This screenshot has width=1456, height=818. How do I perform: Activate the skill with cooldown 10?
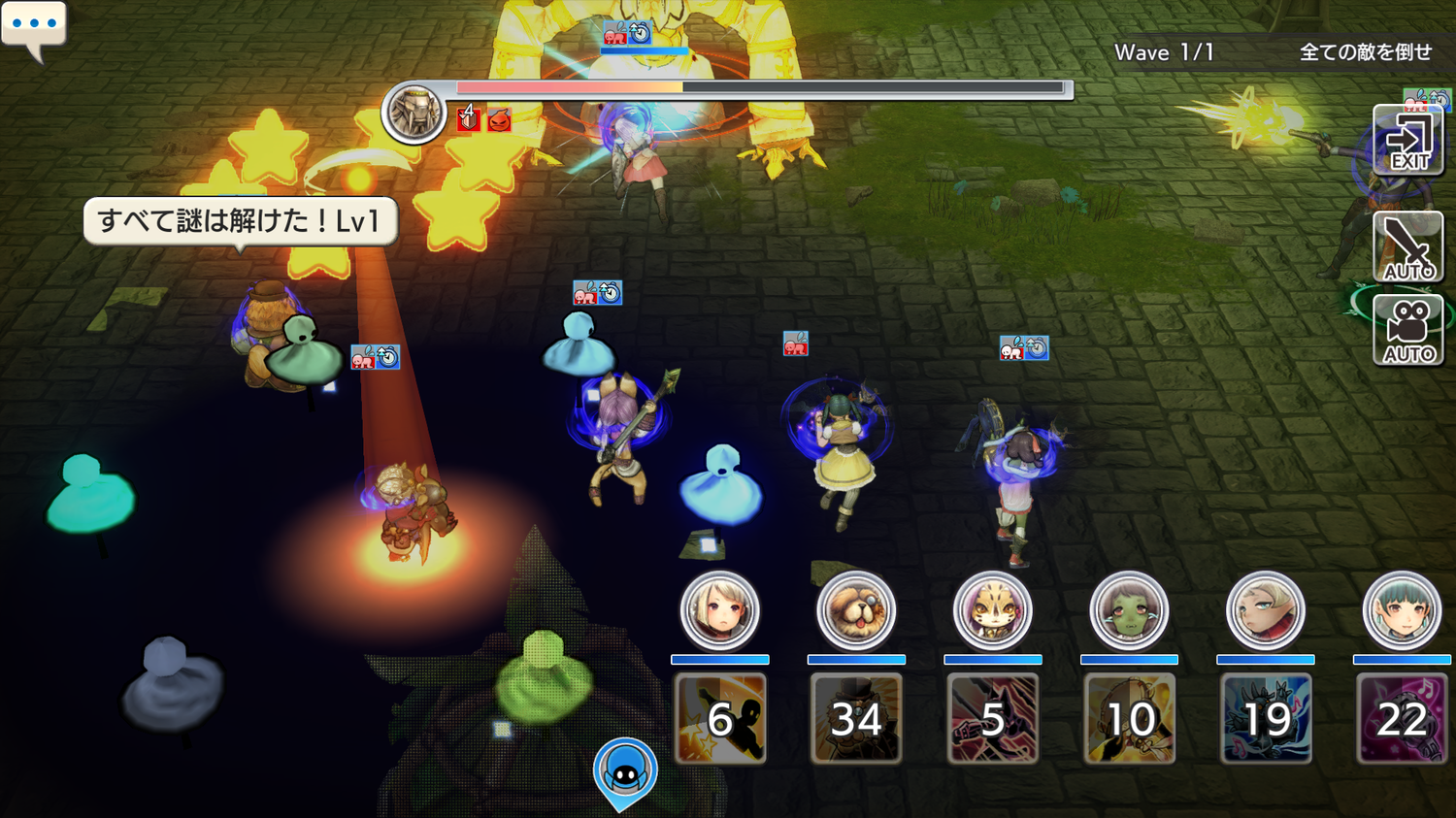tap(1129, 719)
